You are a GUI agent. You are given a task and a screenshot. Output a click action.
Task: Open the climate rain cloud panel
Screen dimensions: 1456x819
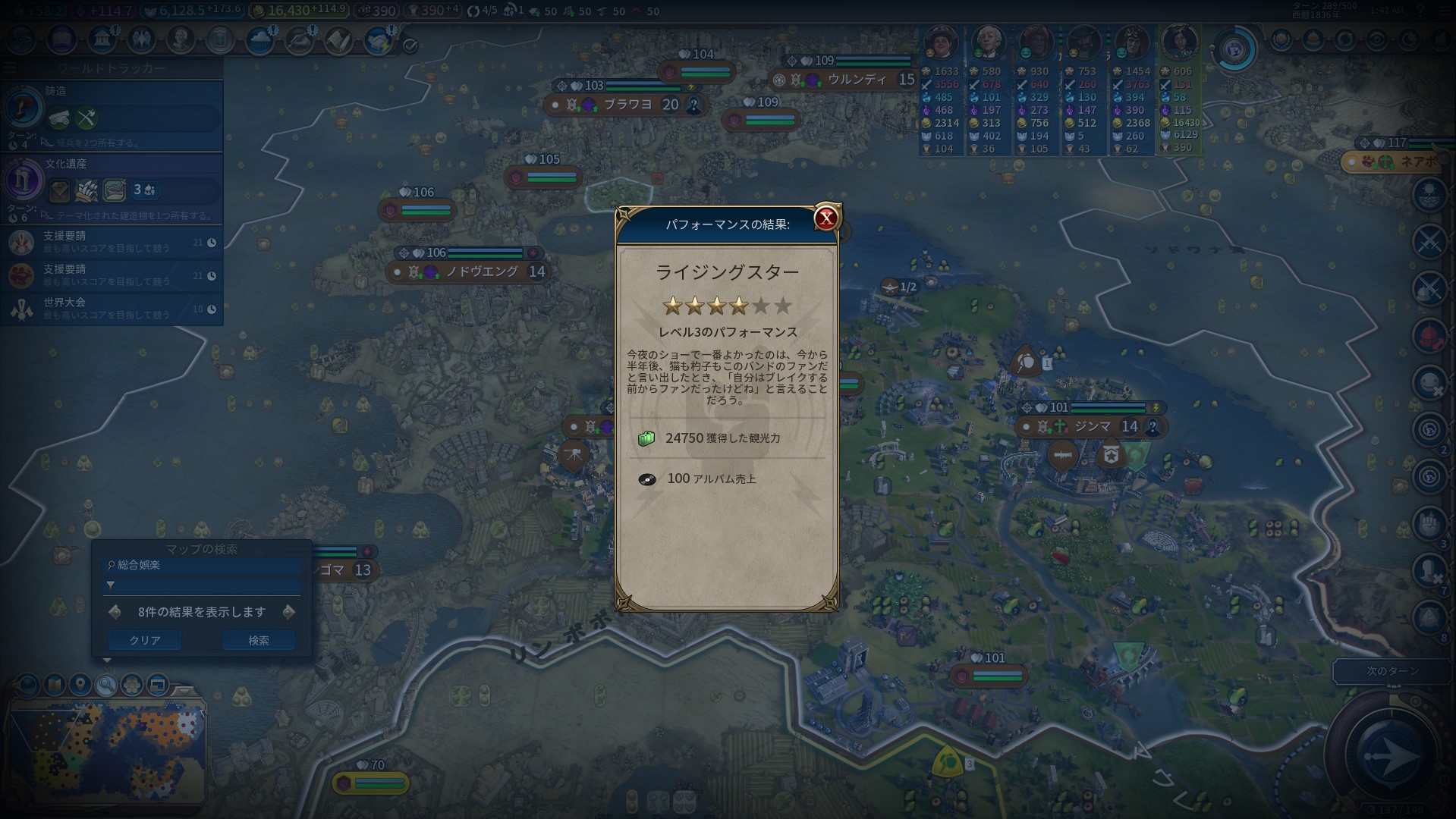259,40
